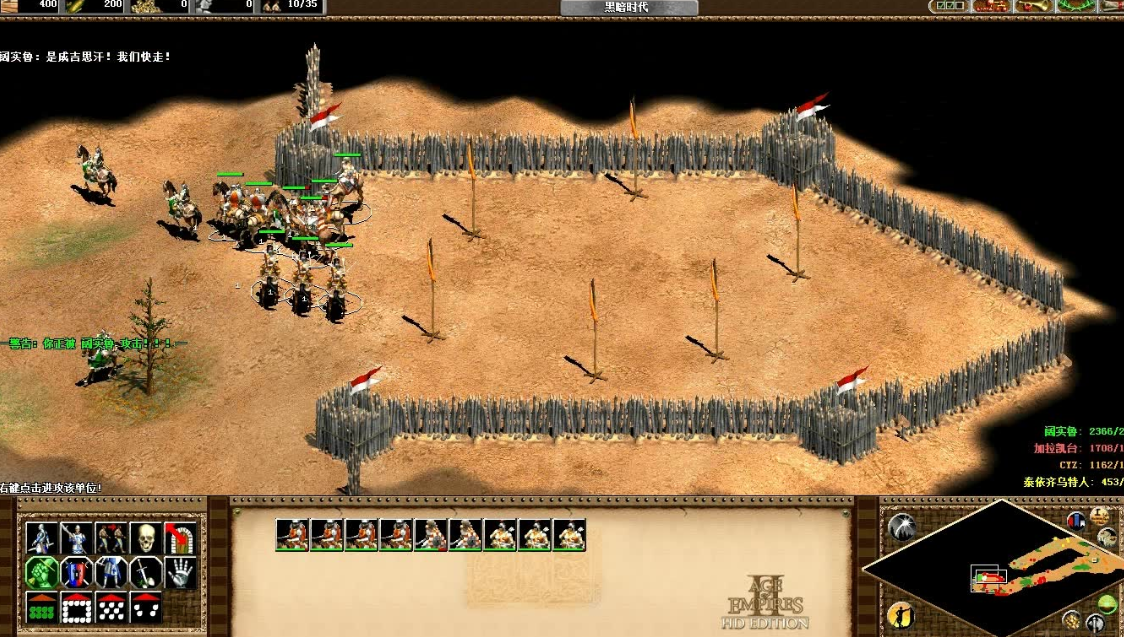
Task: Pick the spread-out flank formation
Action: click(145, 606)
